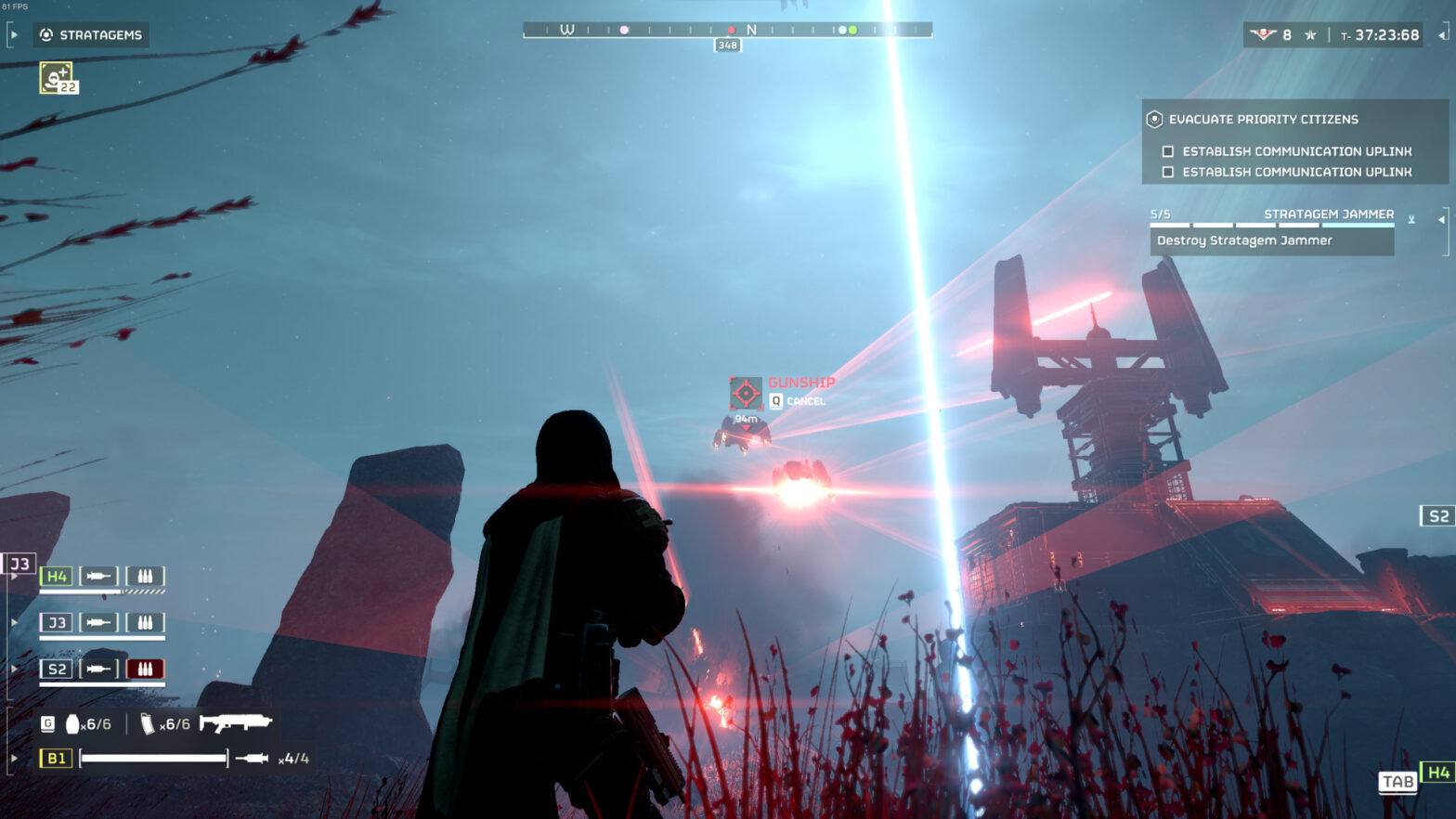Click the B1 player tag
1456x819 pixels.
pyautogui.click(x=56, y=758)
